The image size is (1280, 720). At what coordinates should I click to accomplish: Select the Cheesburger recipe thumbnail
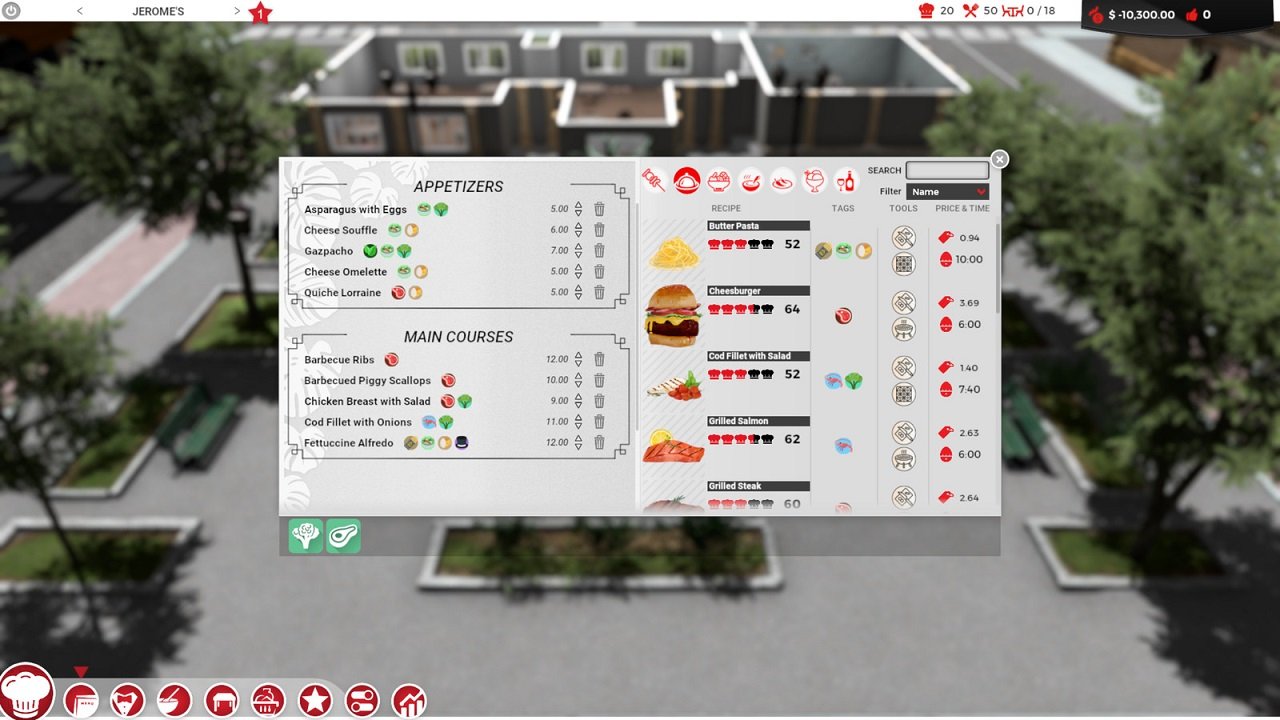tap(672, 313)
